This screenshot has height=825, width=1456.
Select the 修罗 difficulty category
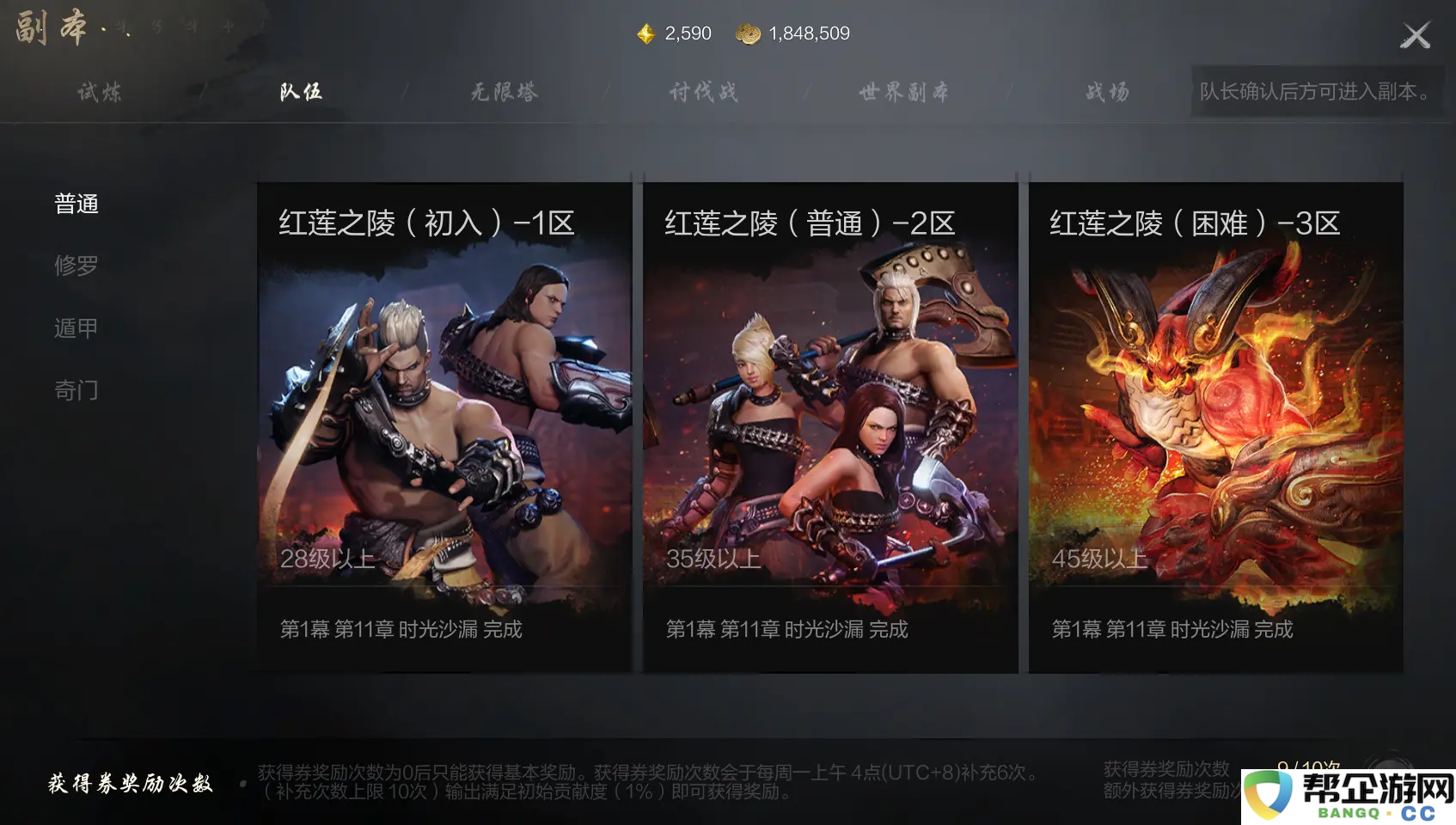(77, 266)
